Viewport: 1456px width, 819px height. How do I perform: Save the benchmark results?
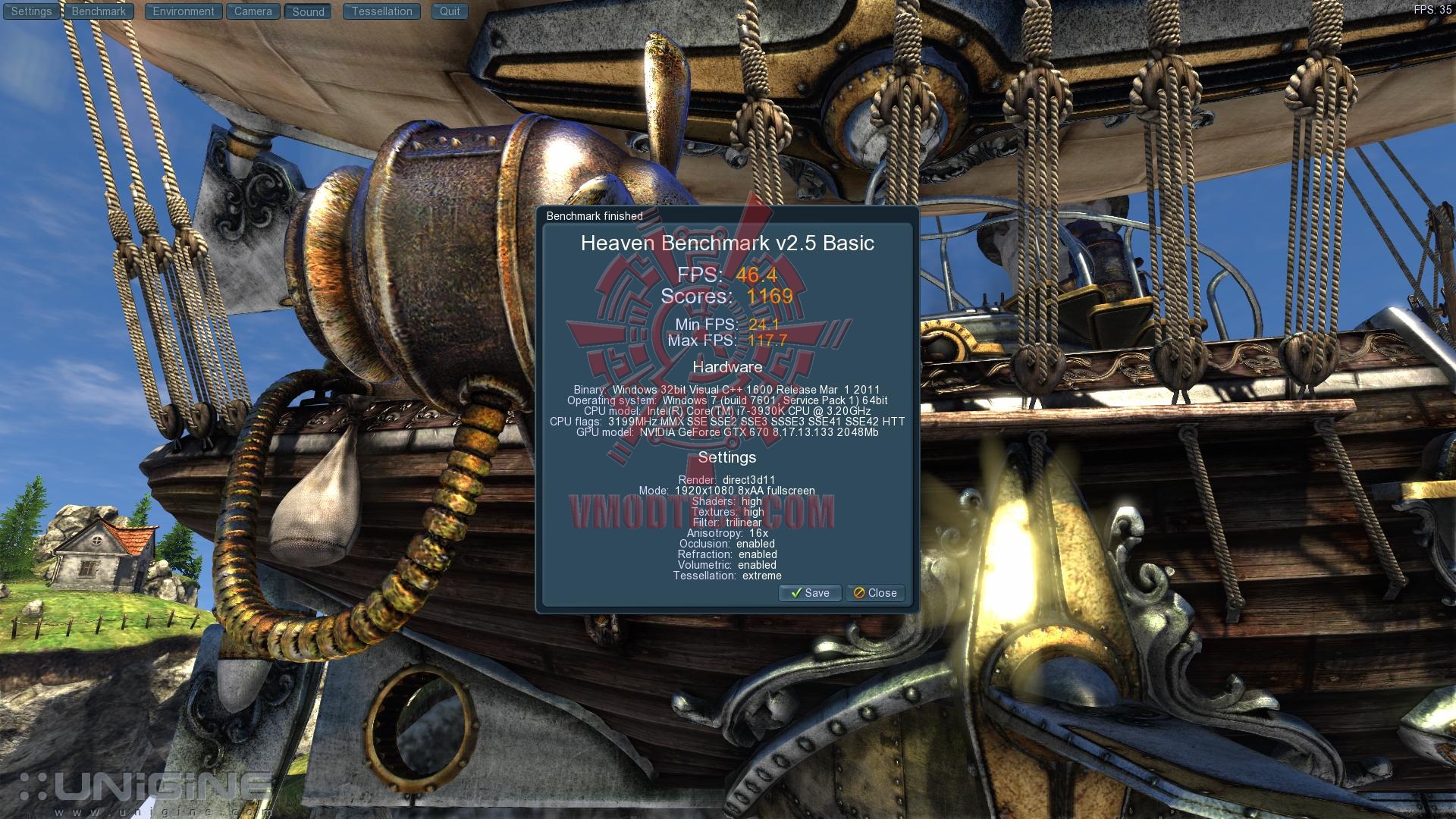(810, 593)
